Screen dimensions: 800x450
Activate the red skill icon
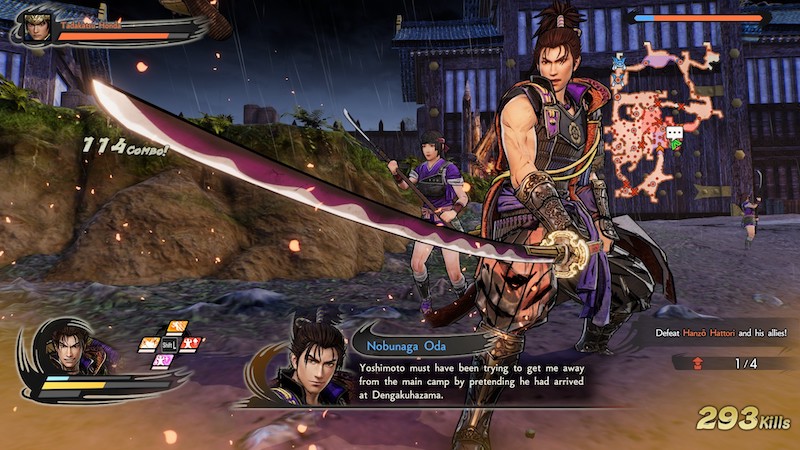click(x=189, y=344)
